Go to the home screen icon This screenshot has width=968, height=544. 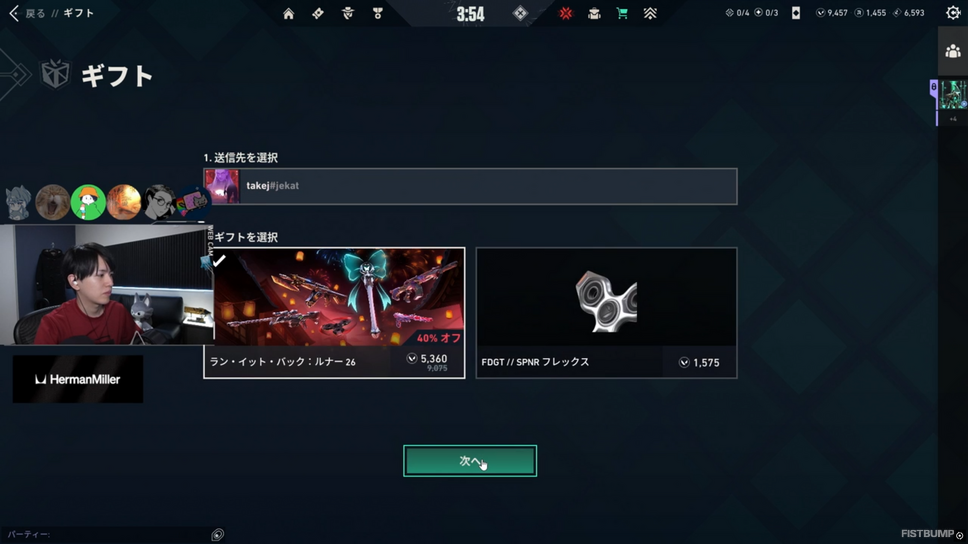(x=288, y=13)
